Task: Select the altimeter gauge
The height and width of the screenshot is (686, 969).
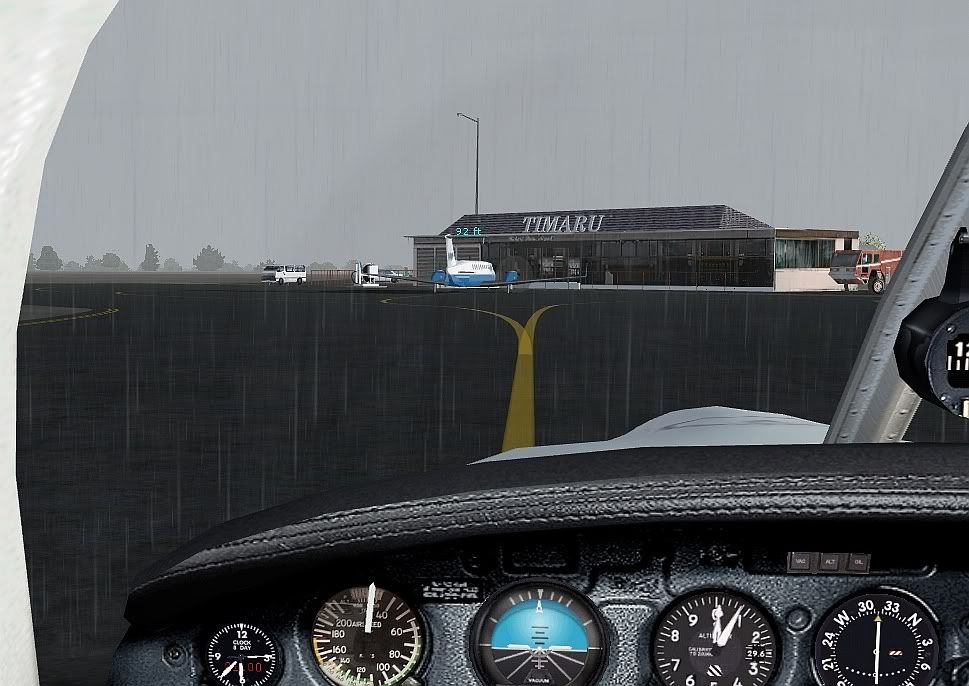Action: coord(715,638)
